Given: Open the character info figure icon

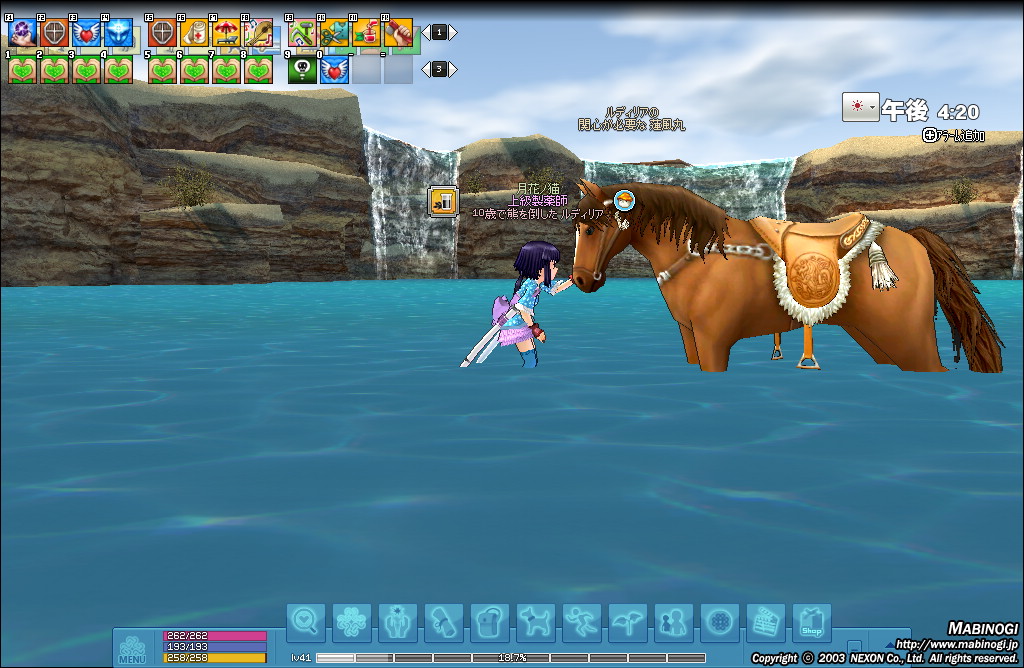Looking at the screenshot, I should 398,623.
